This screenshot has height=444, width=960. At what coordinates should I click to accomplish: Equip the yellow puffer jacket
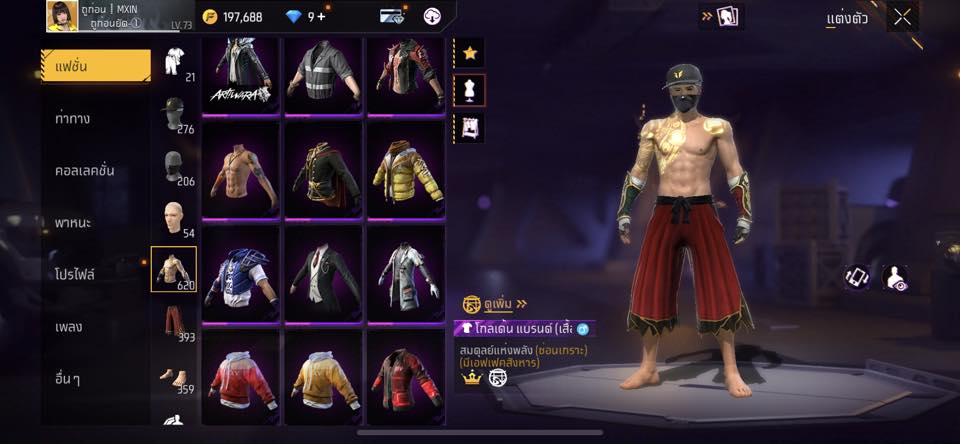tap(406, 170)
